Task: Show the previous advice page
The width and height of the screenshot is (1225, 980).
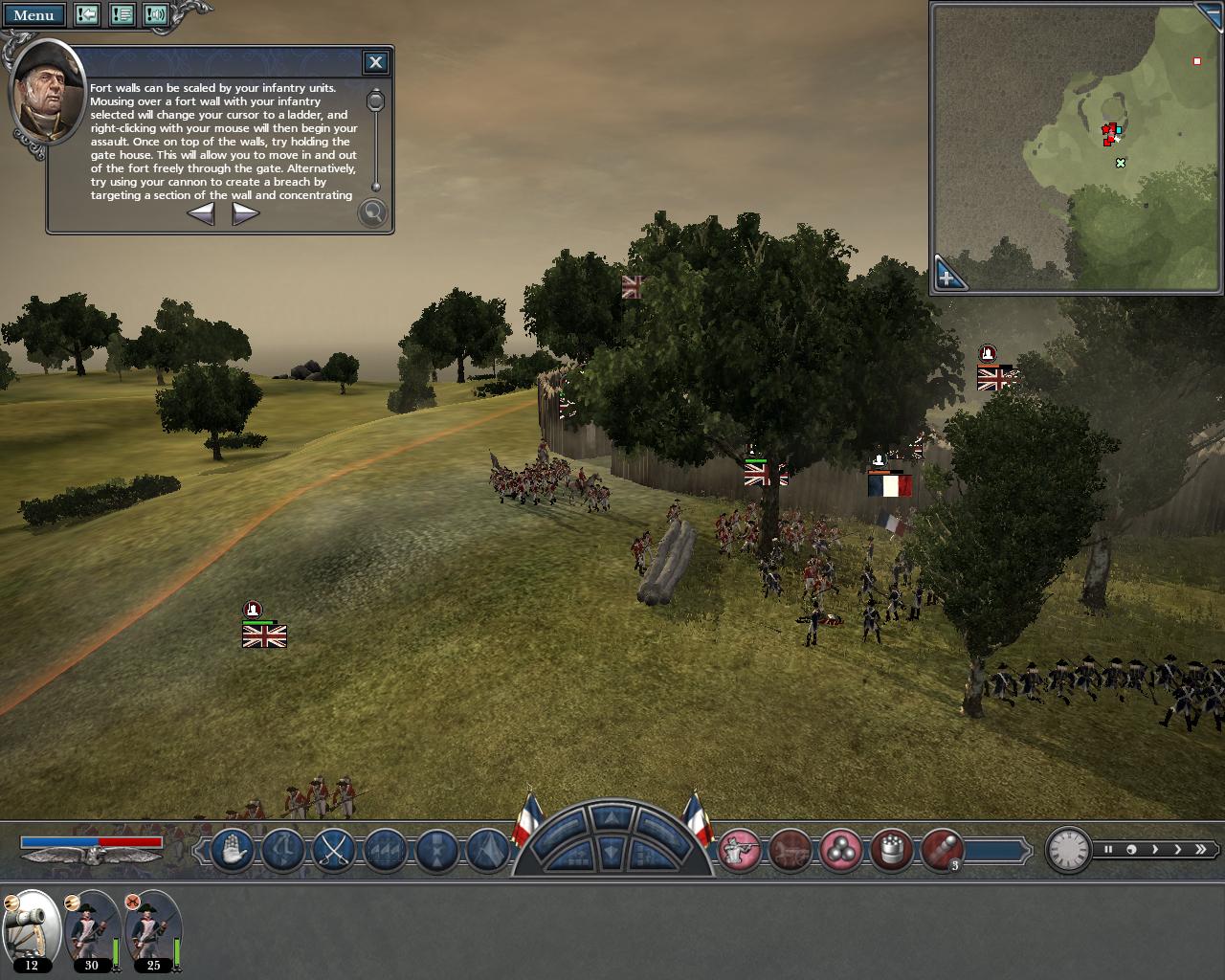Action: click(x=201, y=214)
